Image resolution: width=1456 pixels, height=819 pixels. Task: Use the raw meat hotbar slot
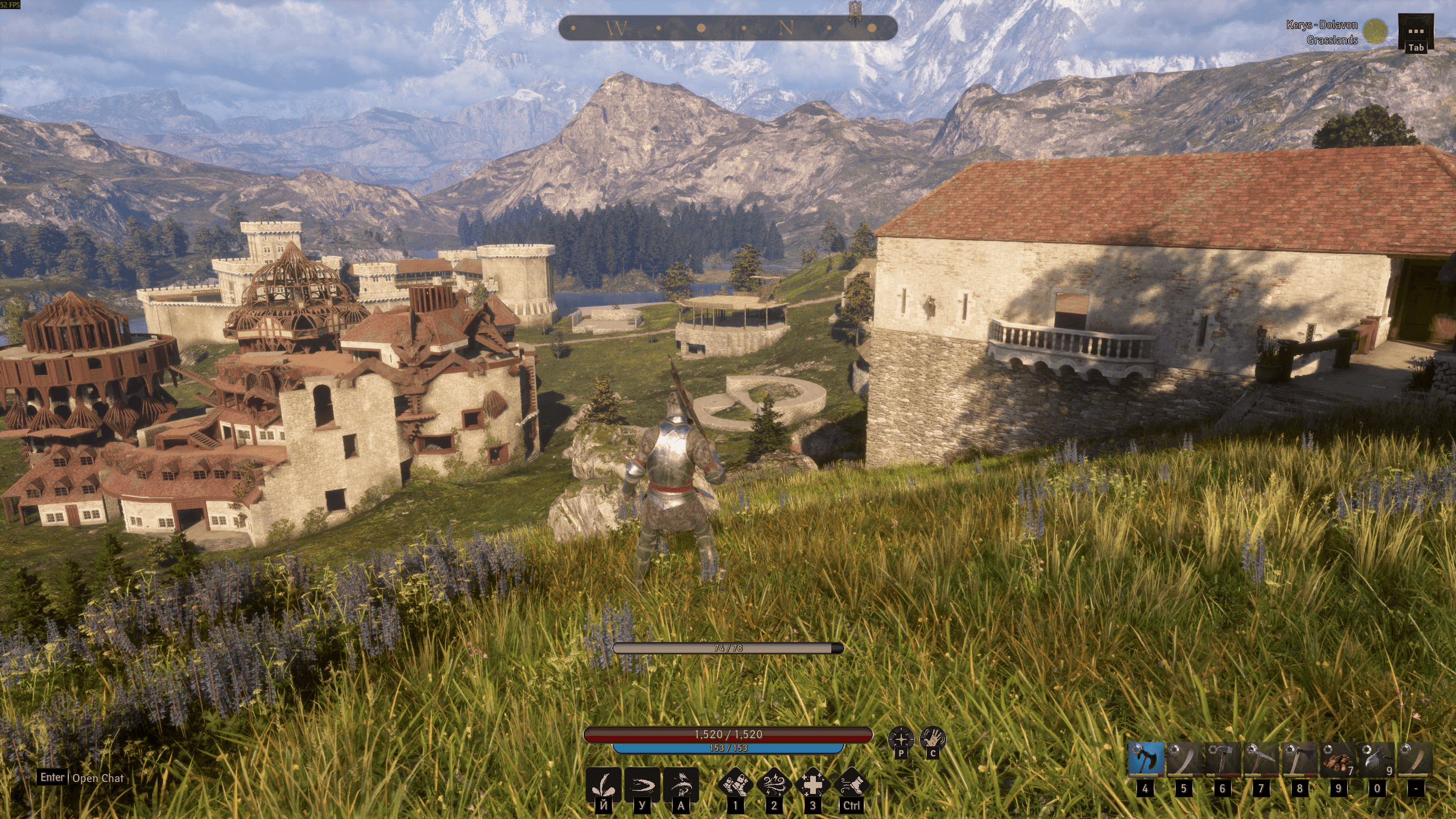coord(1338,759)
